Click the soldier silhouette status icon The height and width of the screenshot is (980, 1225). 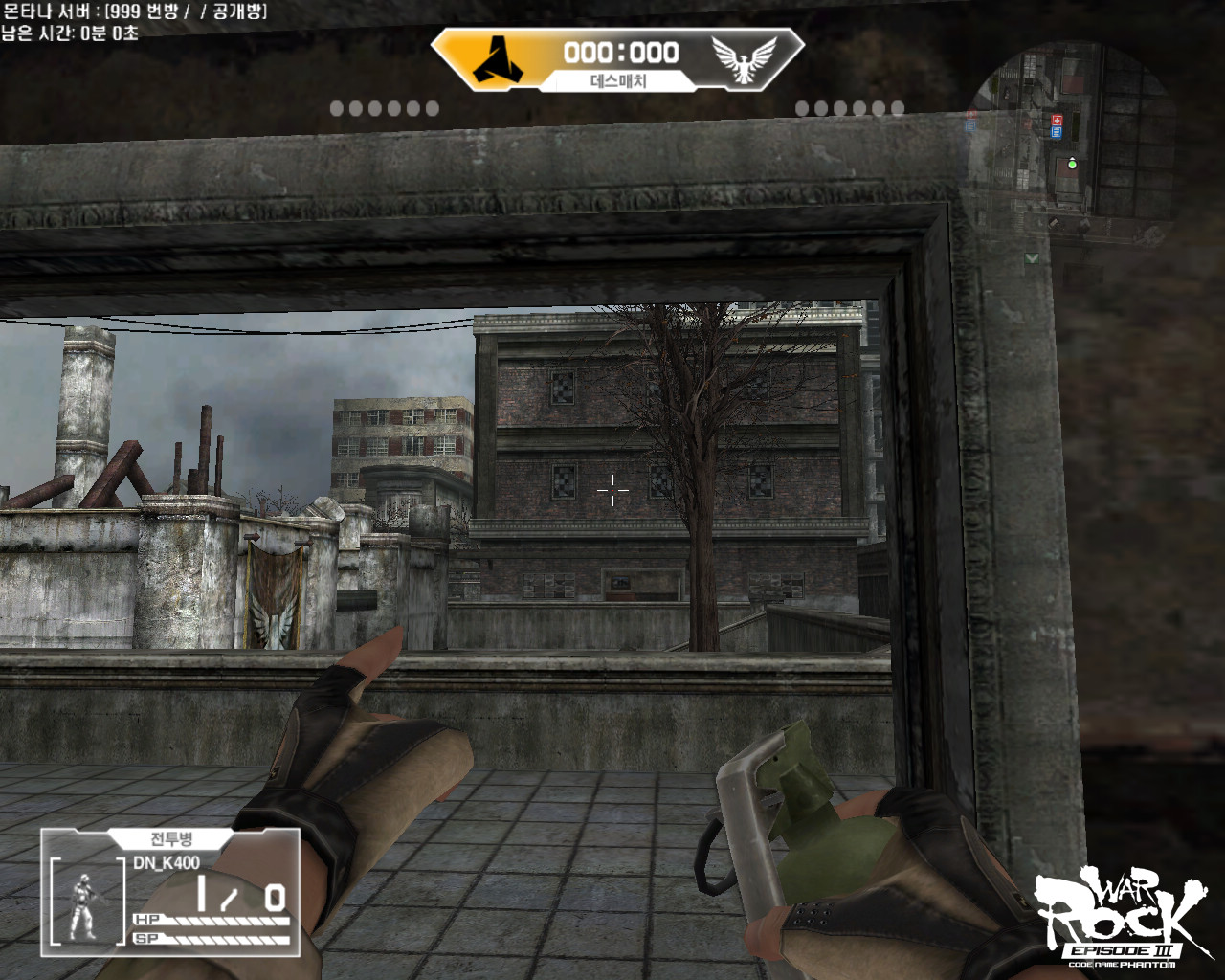84,905
